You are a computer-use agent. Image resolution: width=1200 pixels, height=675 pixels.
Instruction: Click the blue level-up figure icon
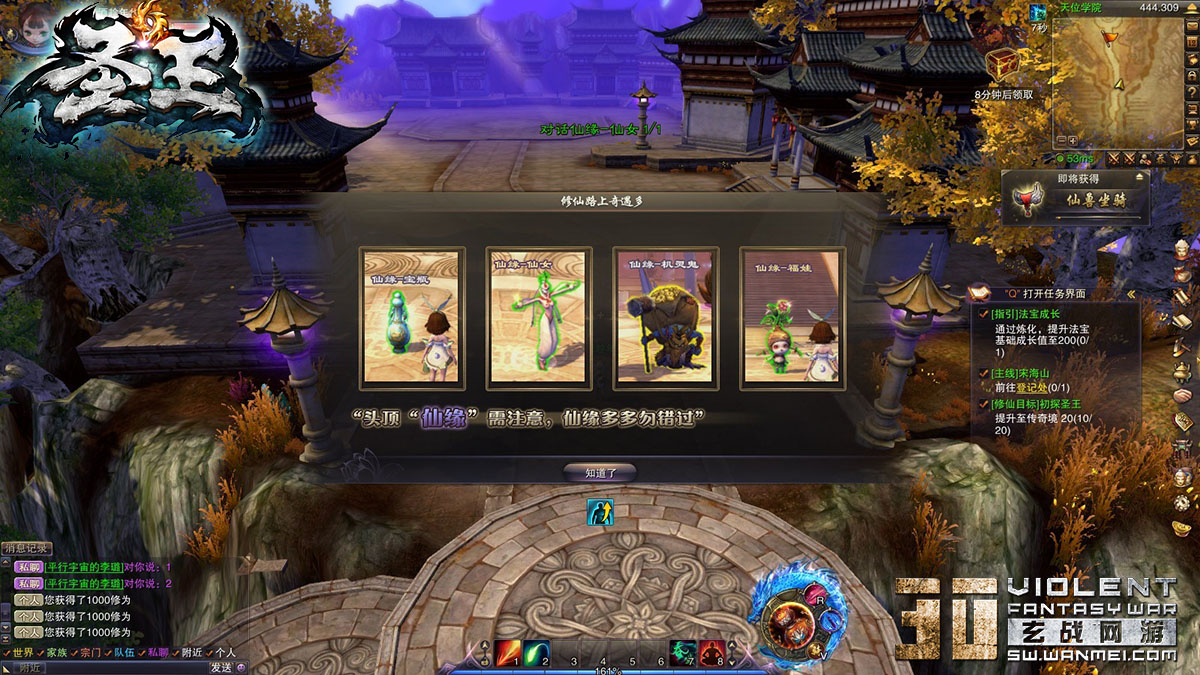point(600,512)
